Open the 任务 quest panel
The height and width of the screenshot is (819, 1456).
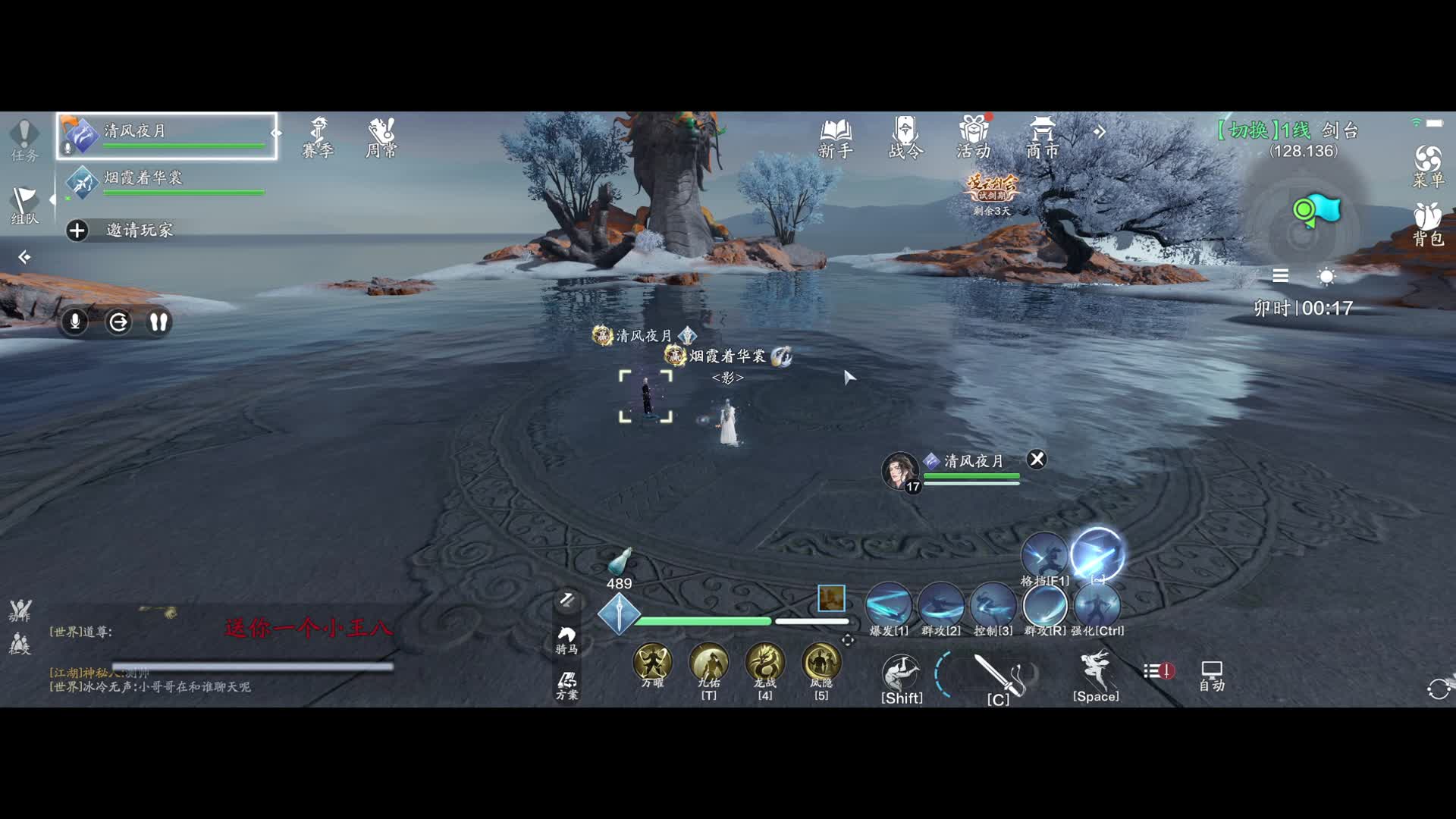pos(24,140)
